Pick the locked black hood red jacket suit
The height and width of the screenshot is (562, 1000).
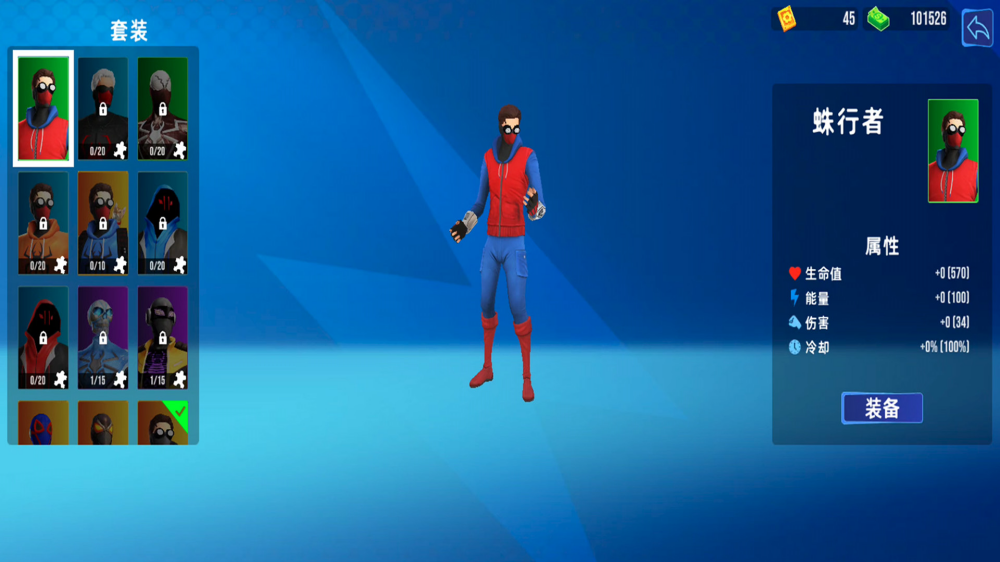pos(43,338)
